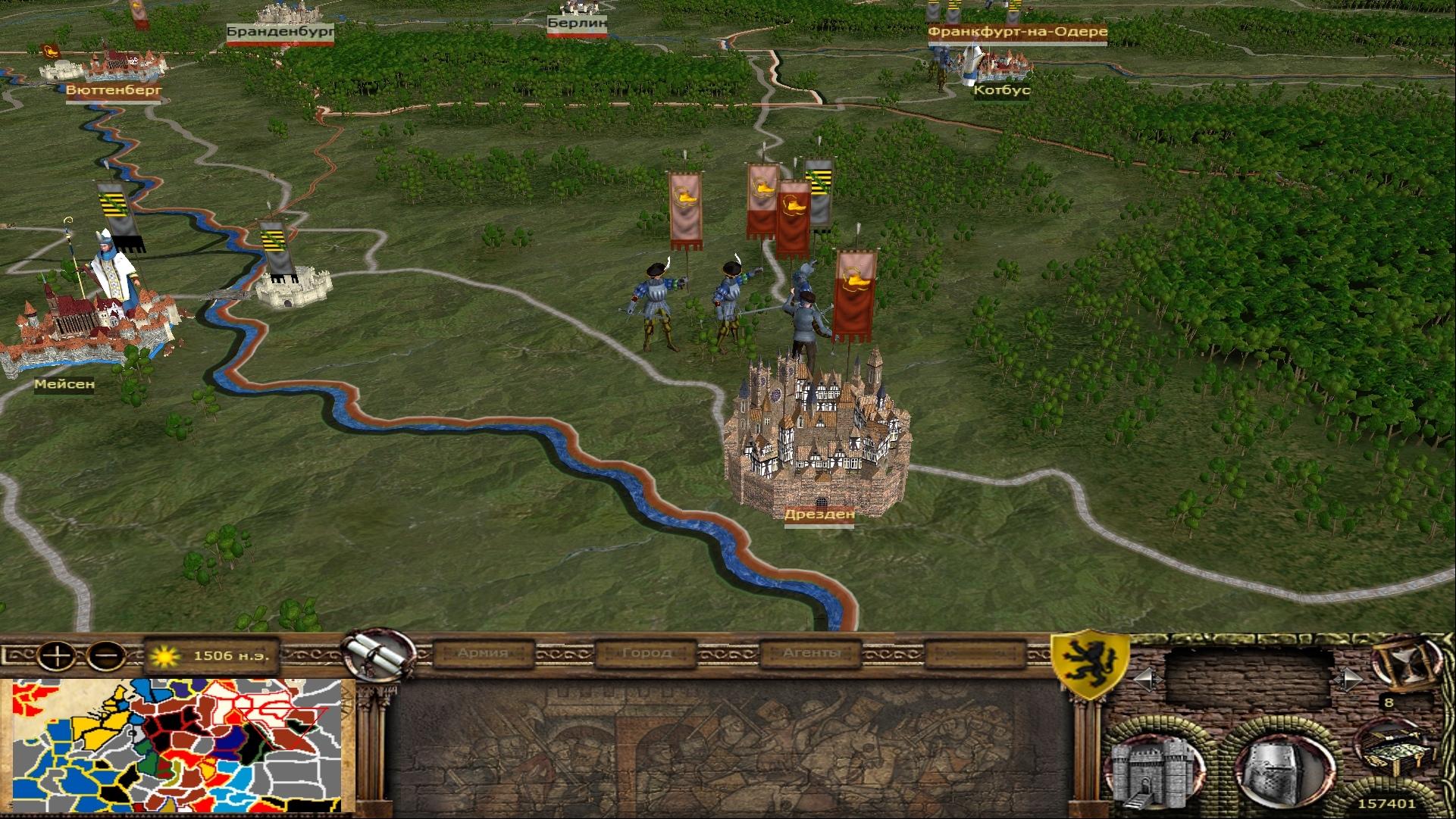Select the Мейсен settlement label
1456x819 pixels.
(64, 384)
